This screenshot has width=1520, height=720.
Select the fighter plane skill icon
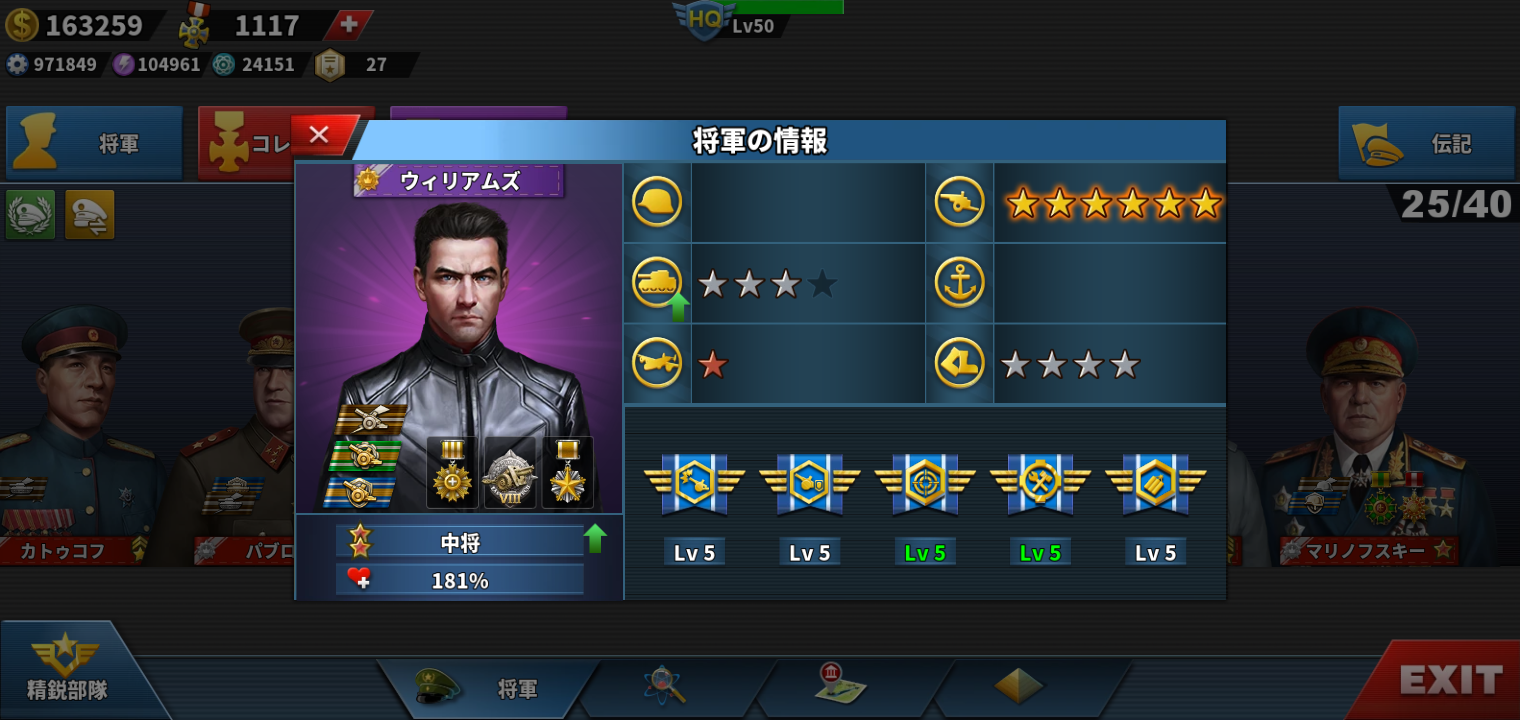point(656,363)
